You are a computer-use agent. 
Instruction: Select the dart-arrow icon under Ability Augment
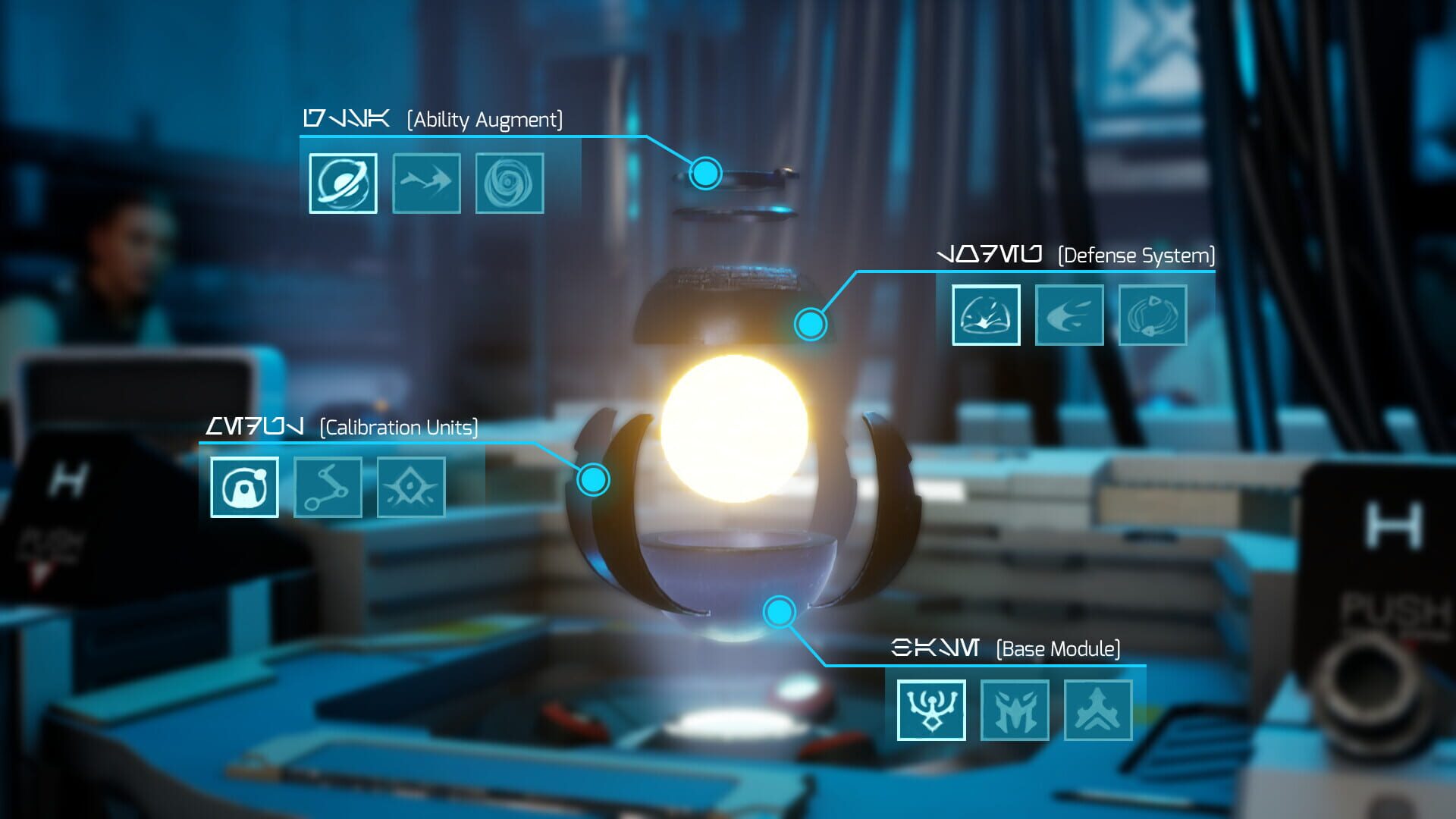tap(427, 183)
